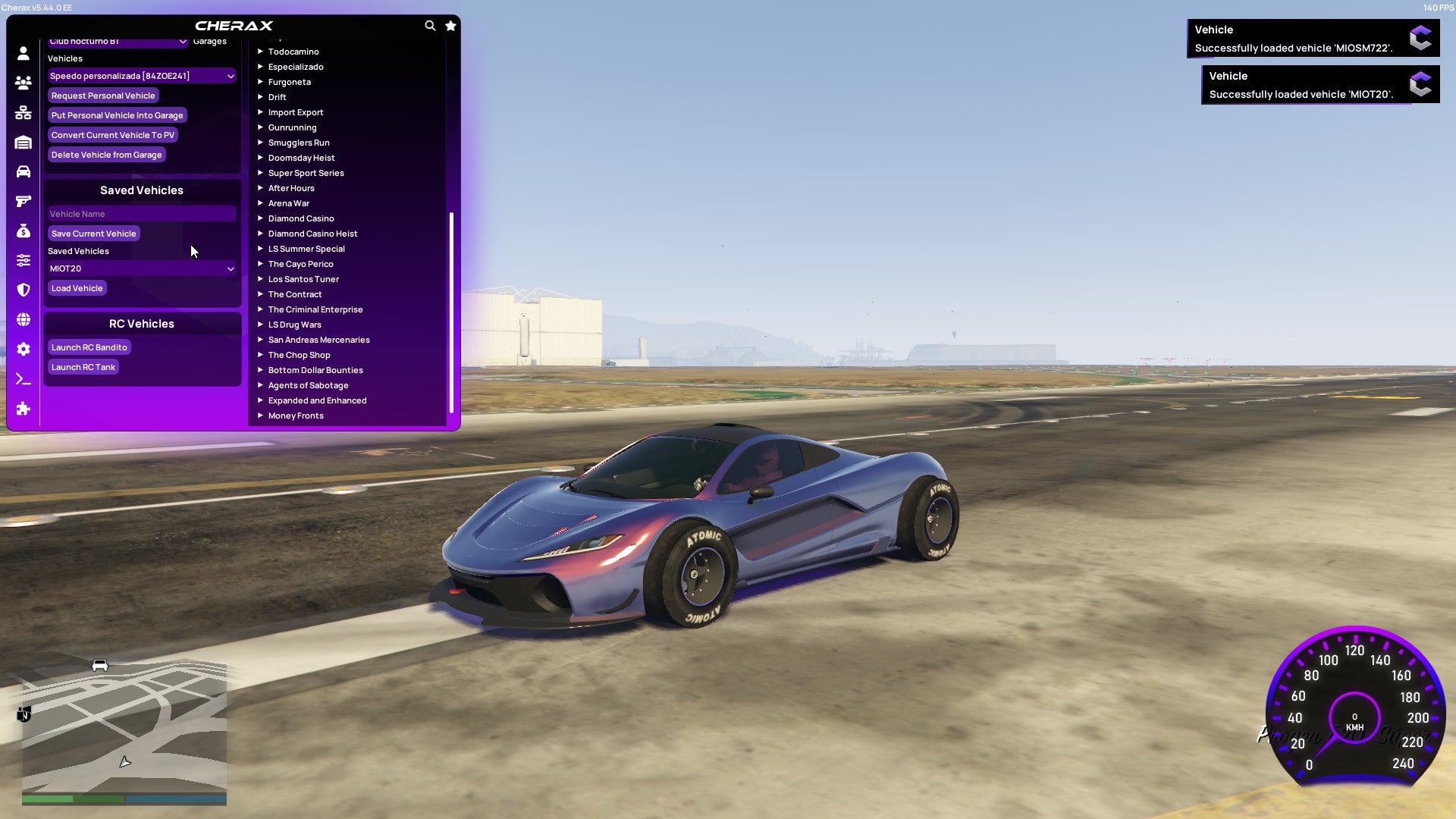1456x819 pixels.
Task: Open the garage panel icon
Action: tap(23, 142)
